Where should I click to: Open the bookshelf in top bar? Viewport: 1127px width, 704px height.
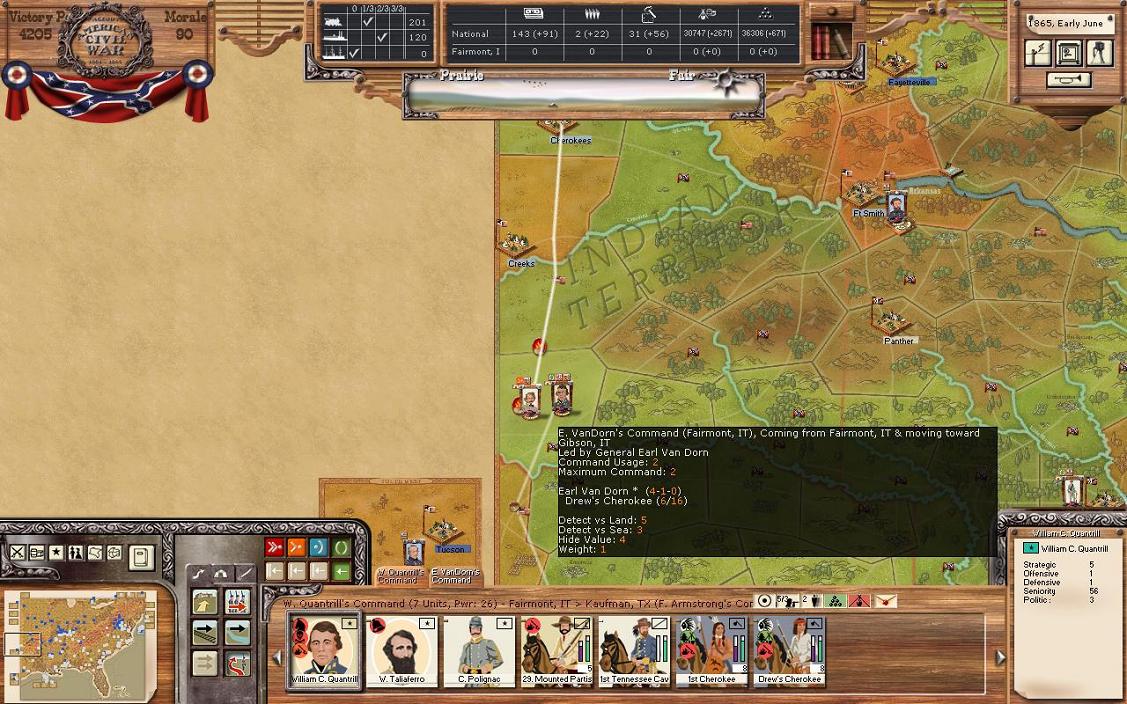click(x=830, y=41)
